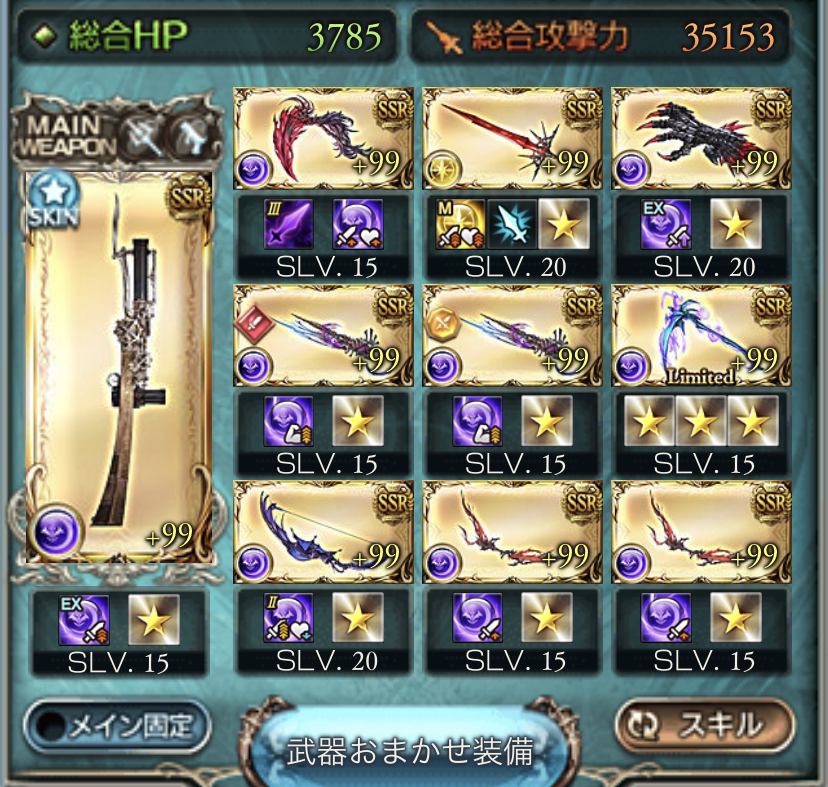Image resolution: width=828 pixels, height=787 pixels.
Task: Toggle the メイン固定 main weapon lock
Action: pos(118,725)
